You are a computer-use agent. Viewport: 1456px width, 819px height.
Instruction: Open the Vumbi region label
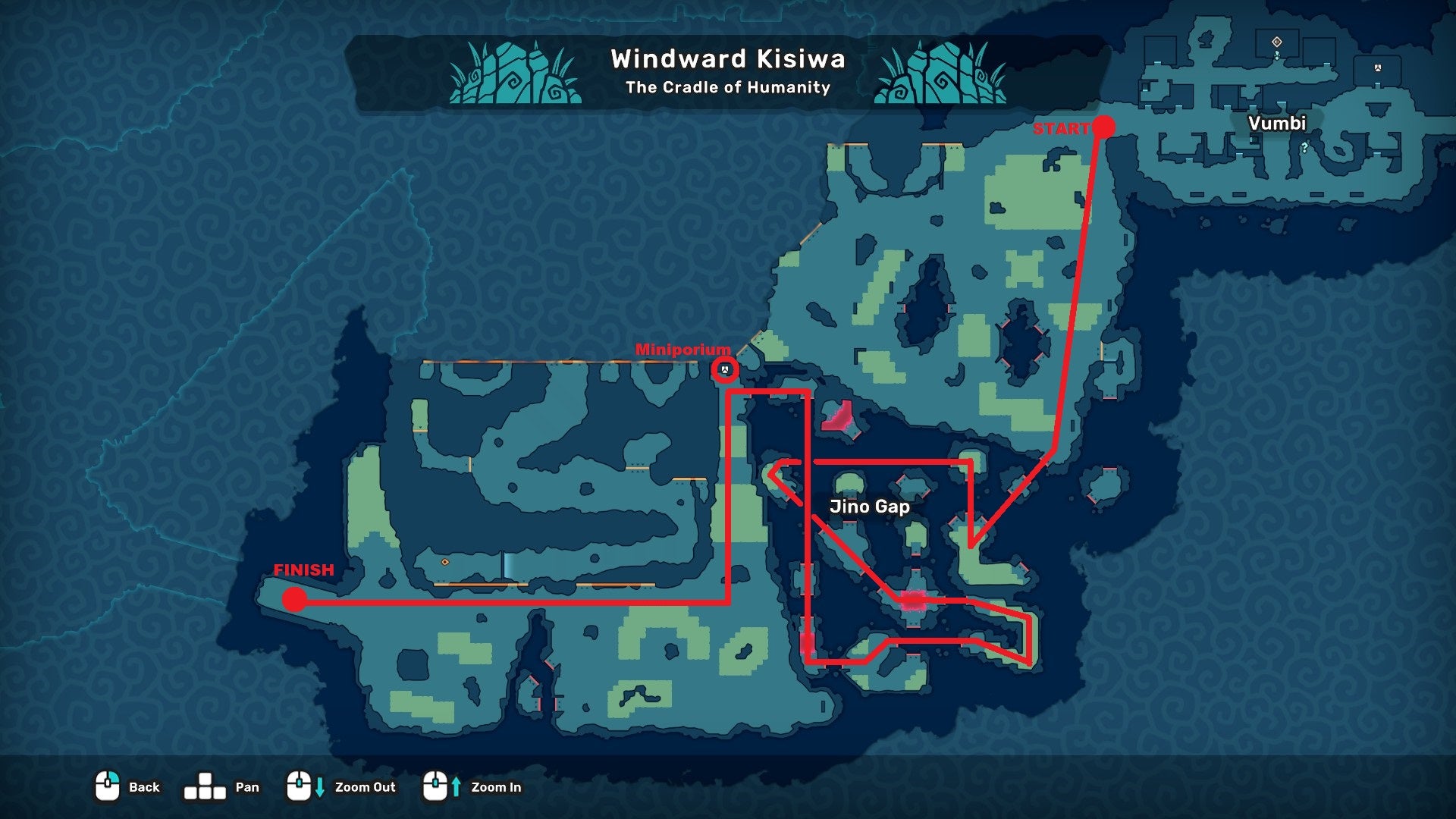[1278, 124]
